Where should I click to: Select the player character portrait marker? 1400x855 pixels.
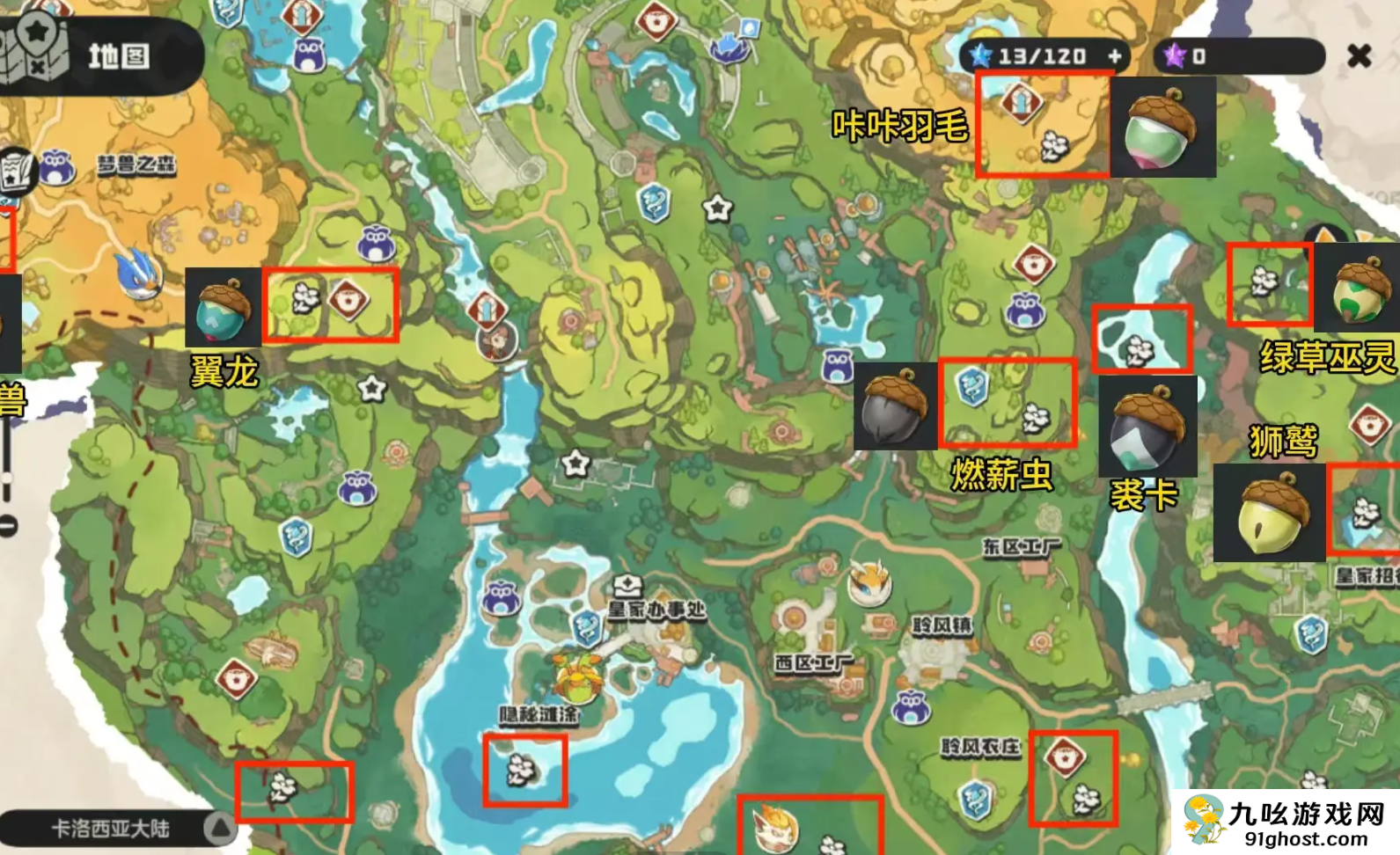coord(496,340)
